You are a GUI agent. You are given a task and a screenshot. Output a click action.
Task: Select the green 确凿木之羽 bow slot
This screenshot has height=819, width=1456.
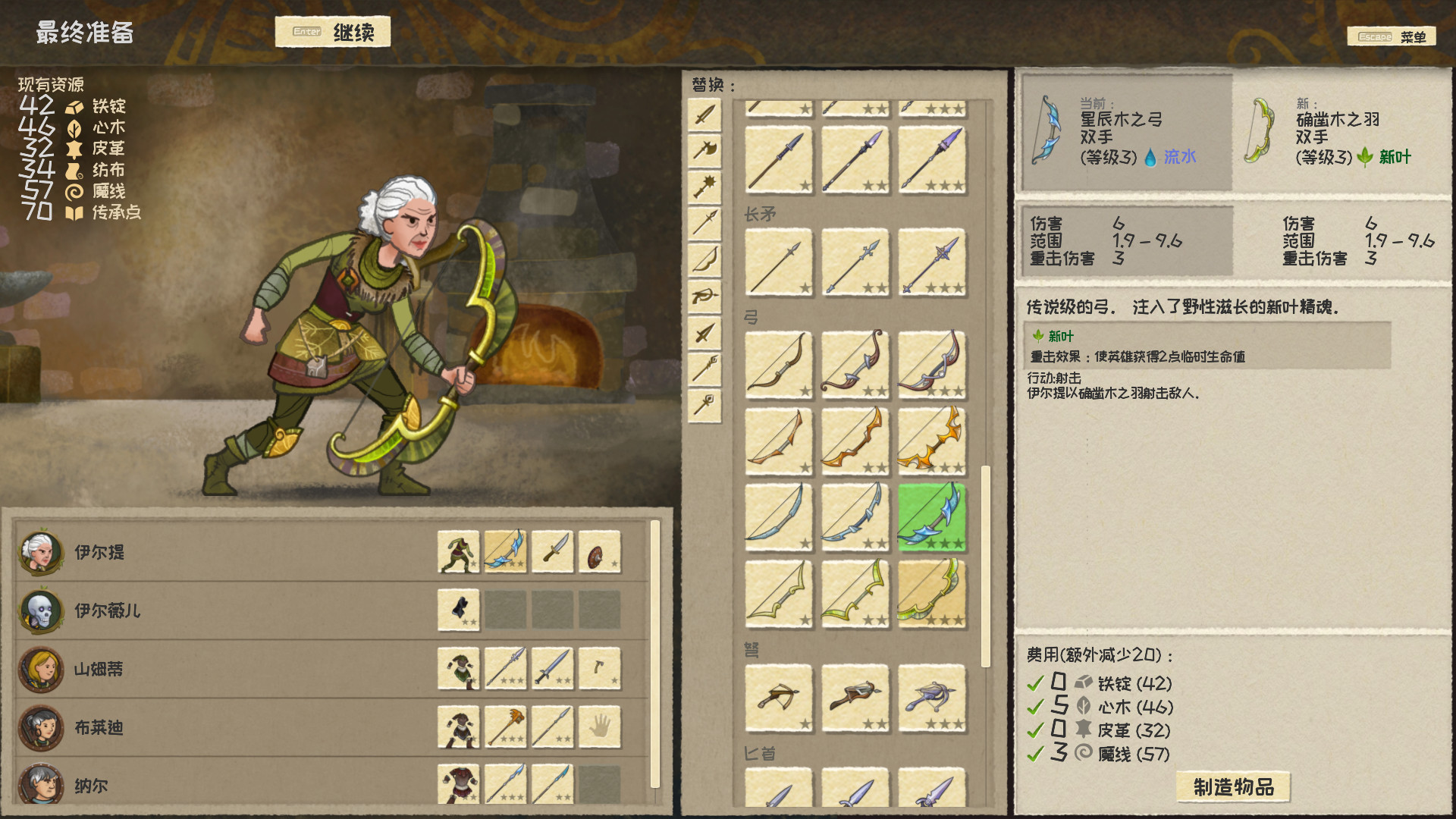(x=931, y=592)
